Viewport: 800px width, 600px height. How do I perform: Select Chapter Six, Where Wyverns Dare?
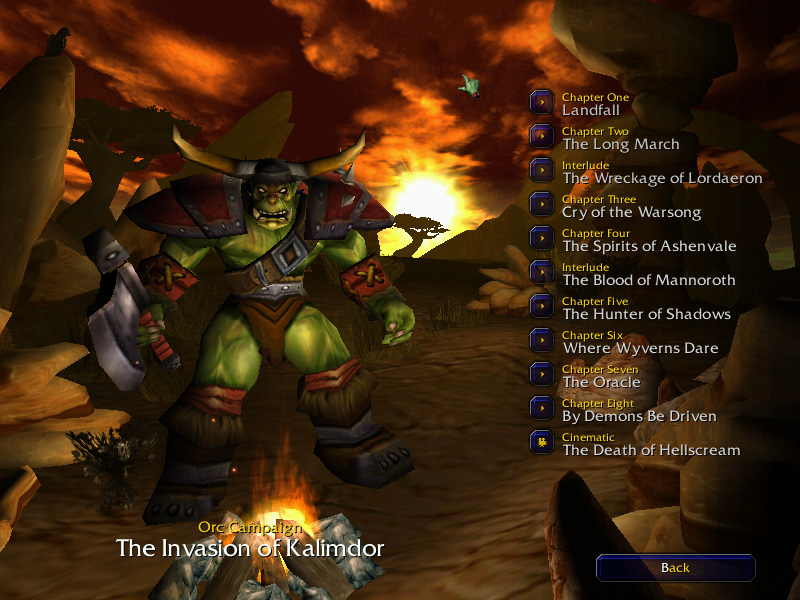tap(542, 340)
